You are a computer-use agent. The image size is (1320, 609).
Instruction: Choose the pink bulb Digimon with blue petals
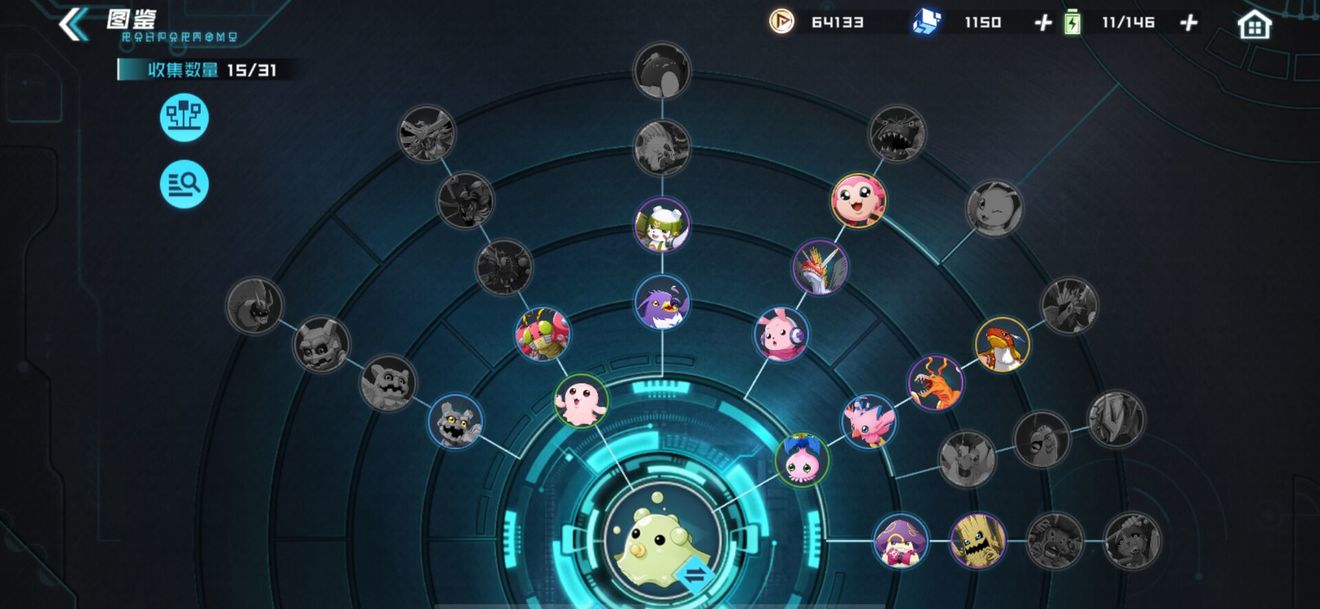tap(801, 459)
